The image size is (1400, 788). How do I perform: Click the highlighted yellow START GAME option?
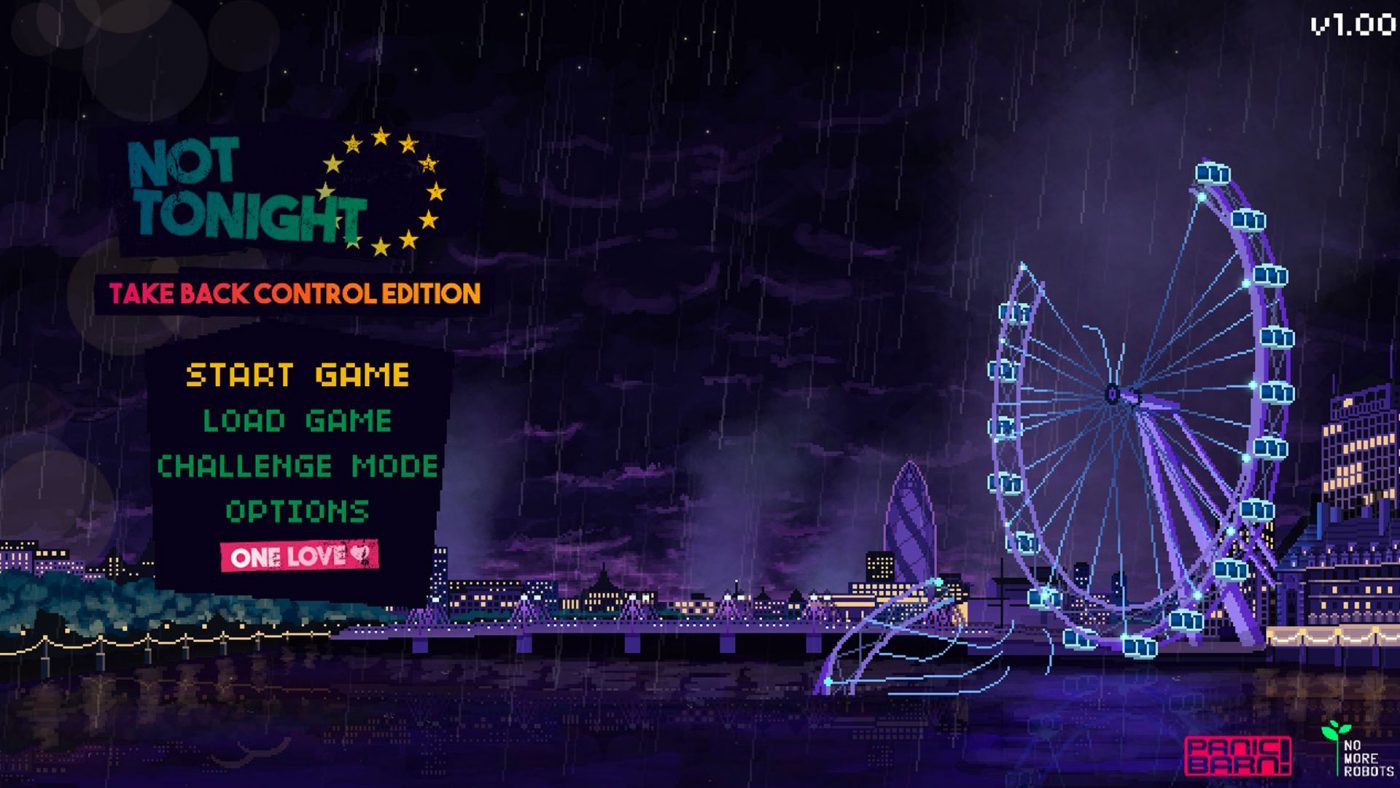(299, 376)
